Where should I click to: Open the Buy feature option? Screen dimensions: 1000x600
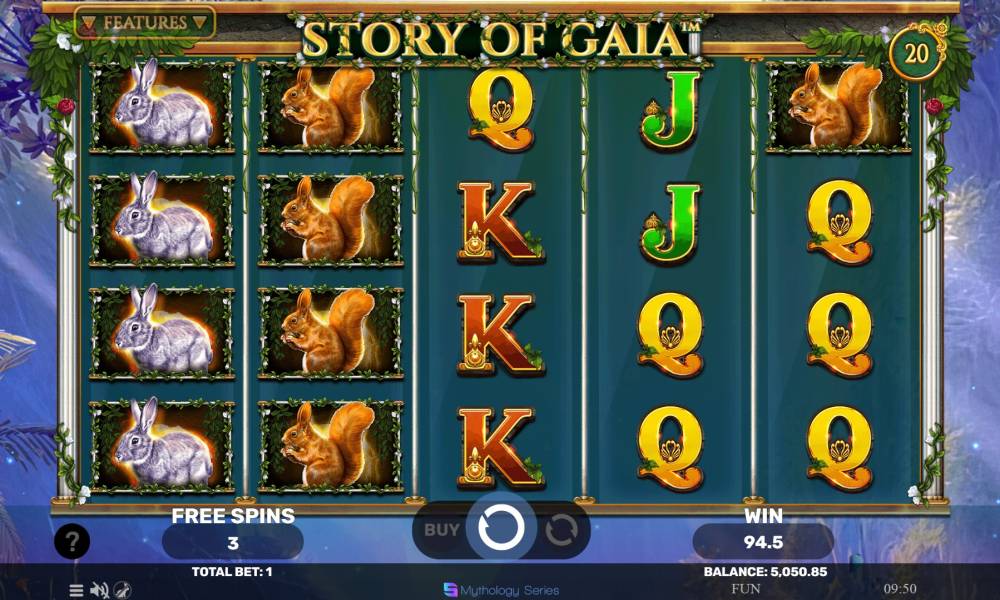coord(441,530)
